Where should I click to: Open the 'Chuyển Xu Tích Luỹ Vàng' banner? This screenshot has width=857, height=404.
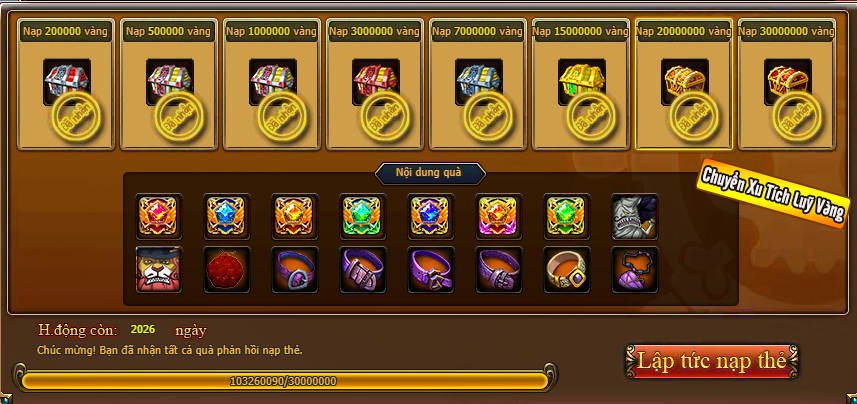click(x=771, y=193)
